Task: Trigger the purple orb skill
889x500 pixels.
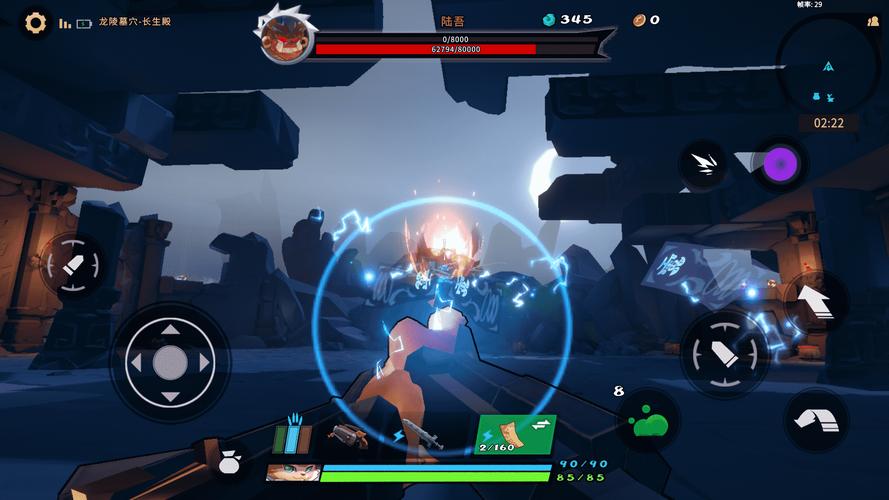Action: click(x=778, y=163)
